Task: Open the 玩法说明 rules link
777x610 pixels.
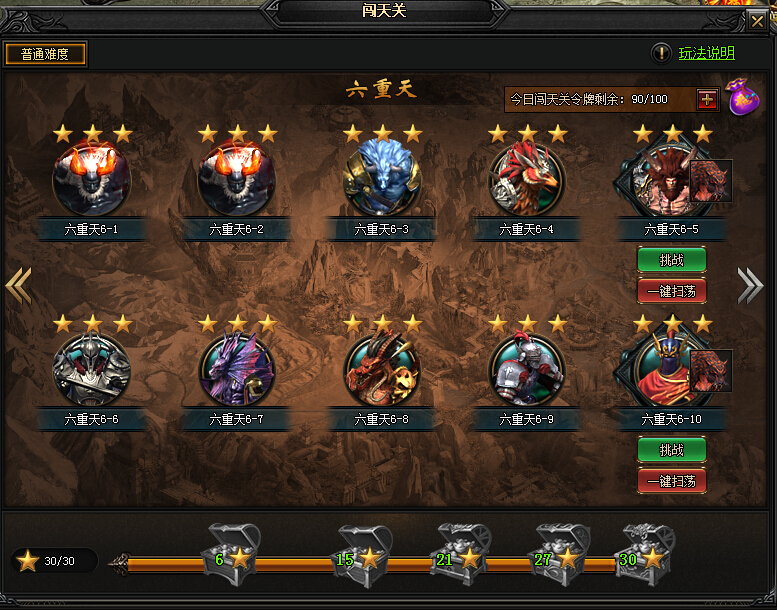Action: [x=706, y=53]
